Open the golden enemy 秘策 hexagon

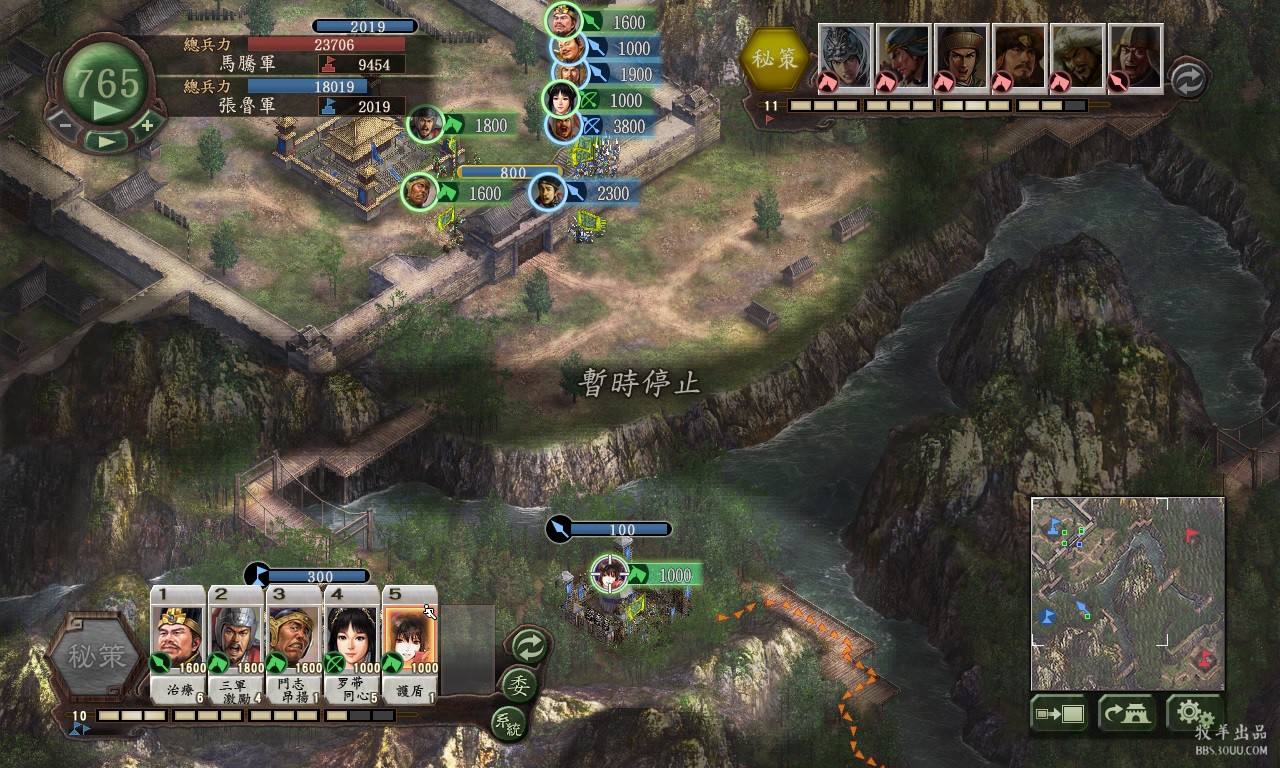775,59
